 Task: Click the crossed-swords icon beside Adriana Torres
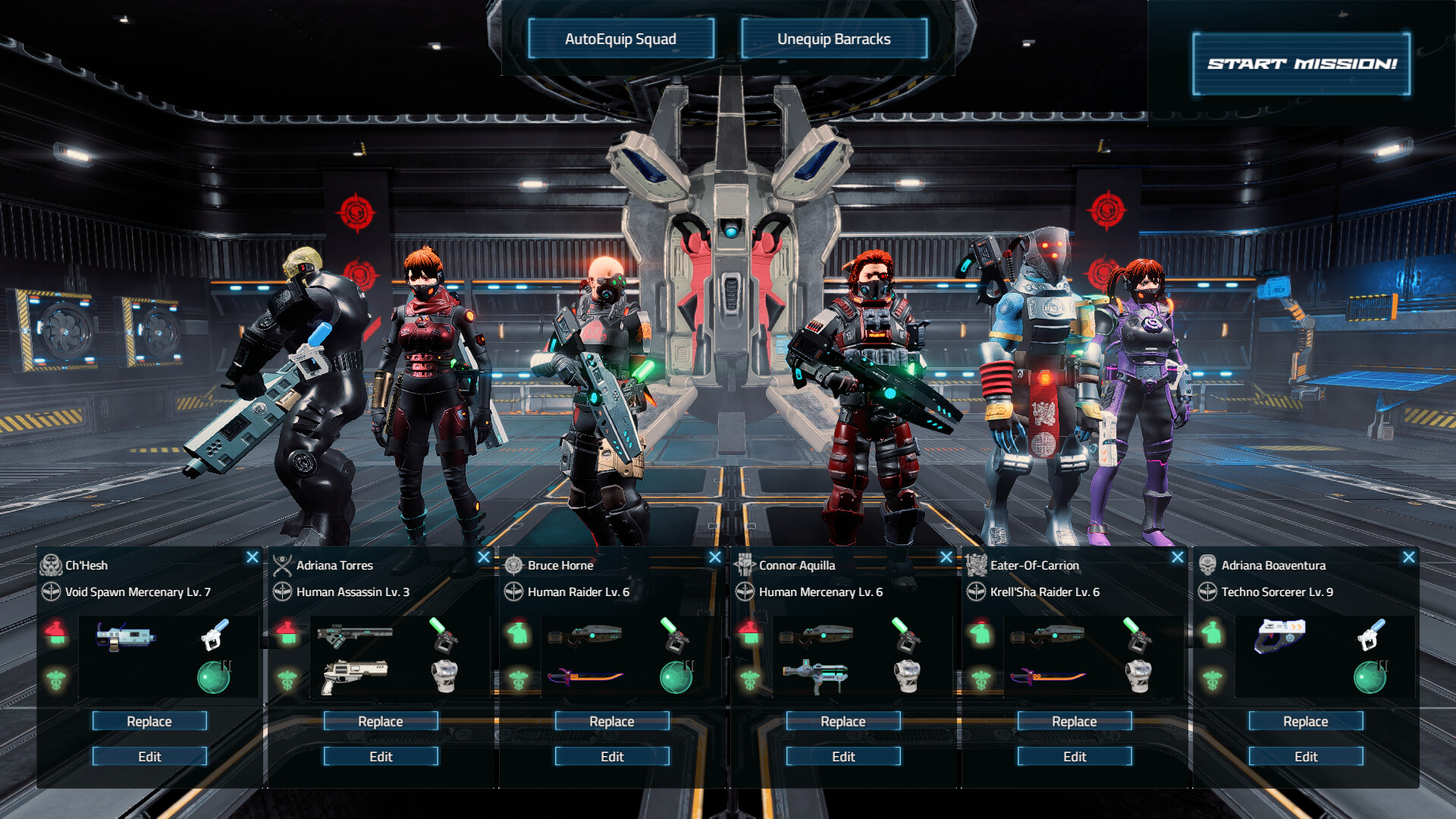tap(283, 565)
